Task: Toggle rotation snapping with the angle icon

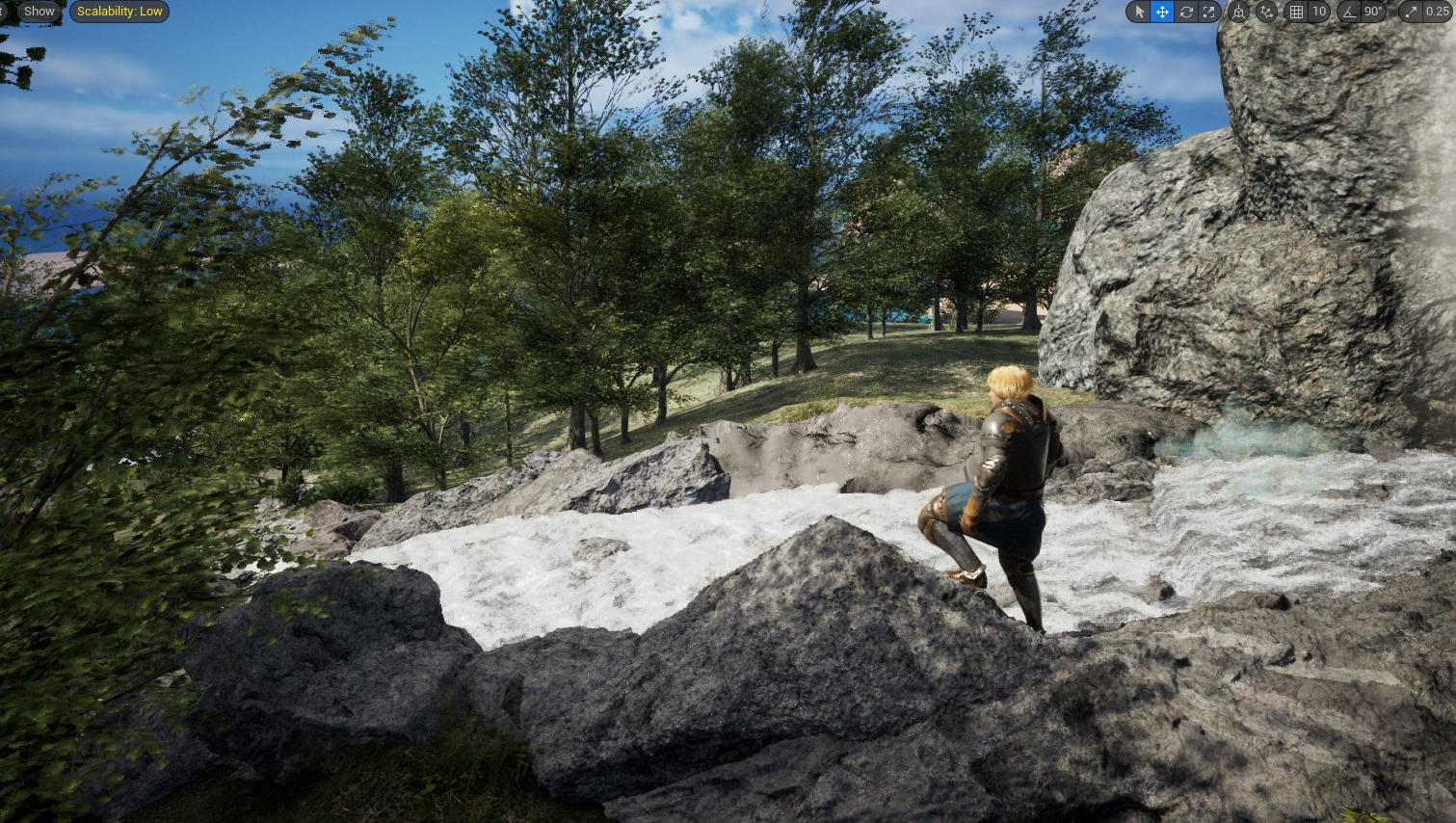Action: 1349,12
